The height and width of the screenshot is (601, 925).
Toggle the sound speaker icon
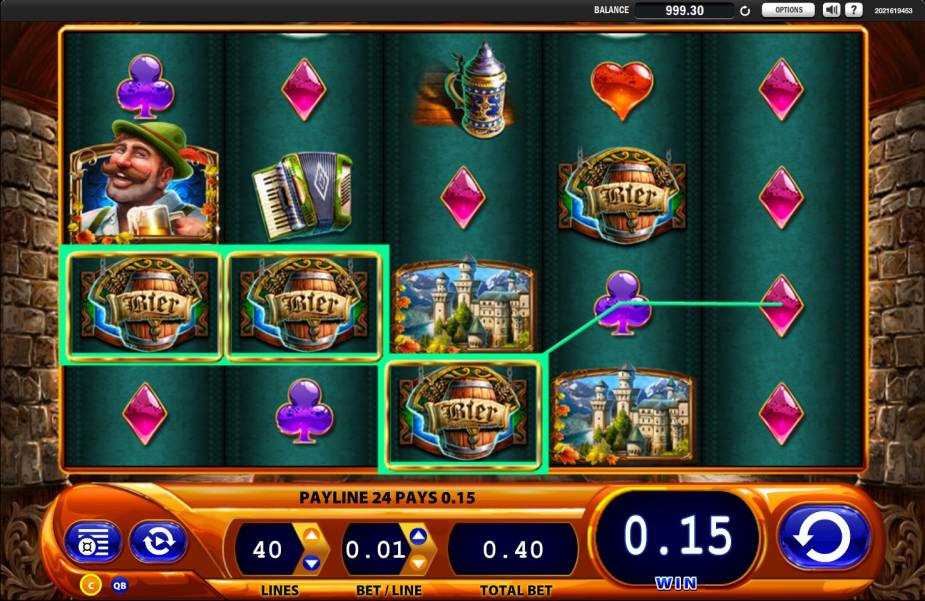[x=832, y=10]
